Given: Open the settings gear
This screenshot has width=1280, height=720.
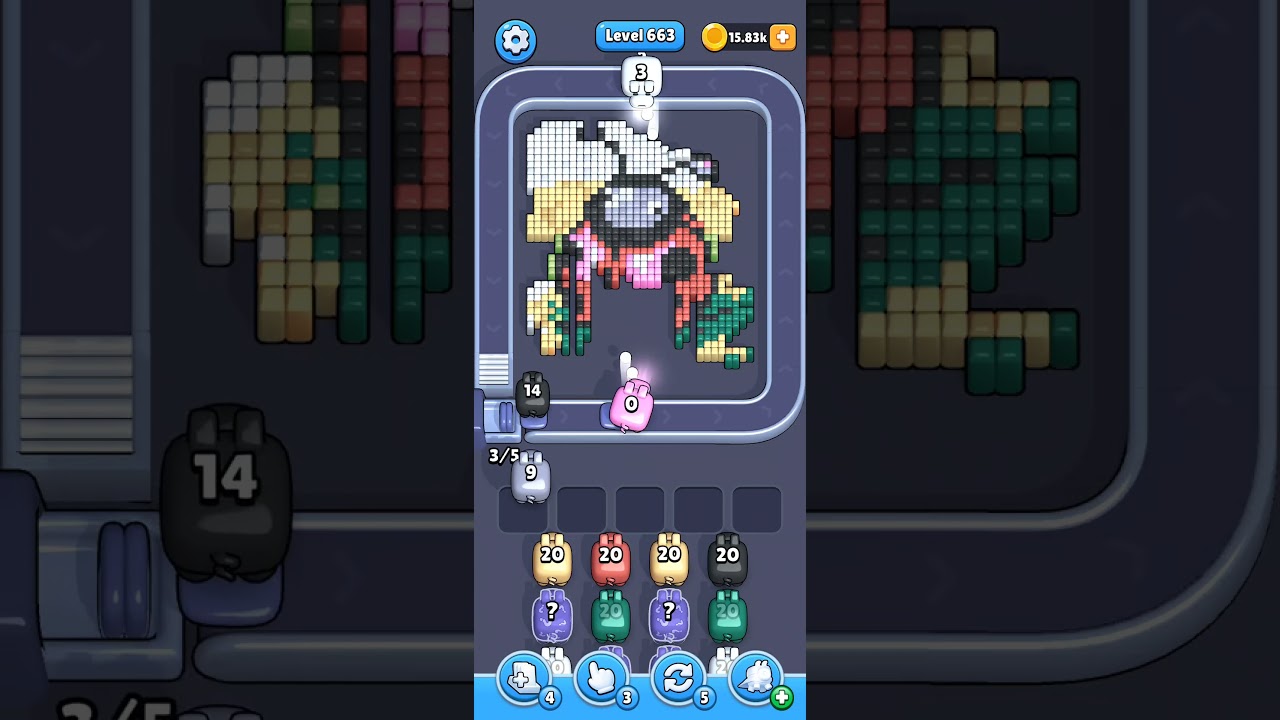Looking at the screenshot, I should pos(516,38).
